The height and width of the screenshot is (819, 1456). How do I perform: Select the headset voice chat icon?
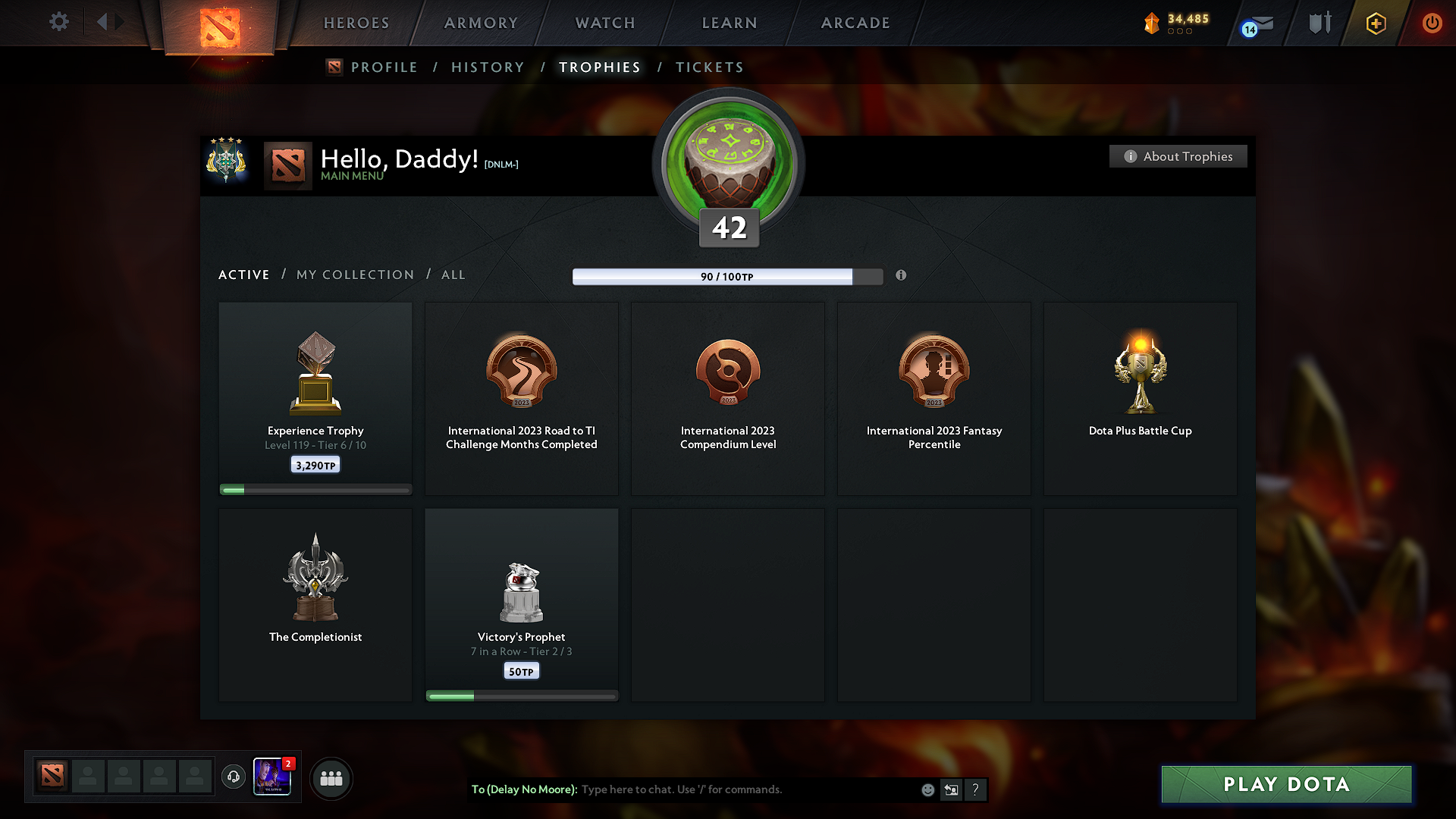coord(234,777)
